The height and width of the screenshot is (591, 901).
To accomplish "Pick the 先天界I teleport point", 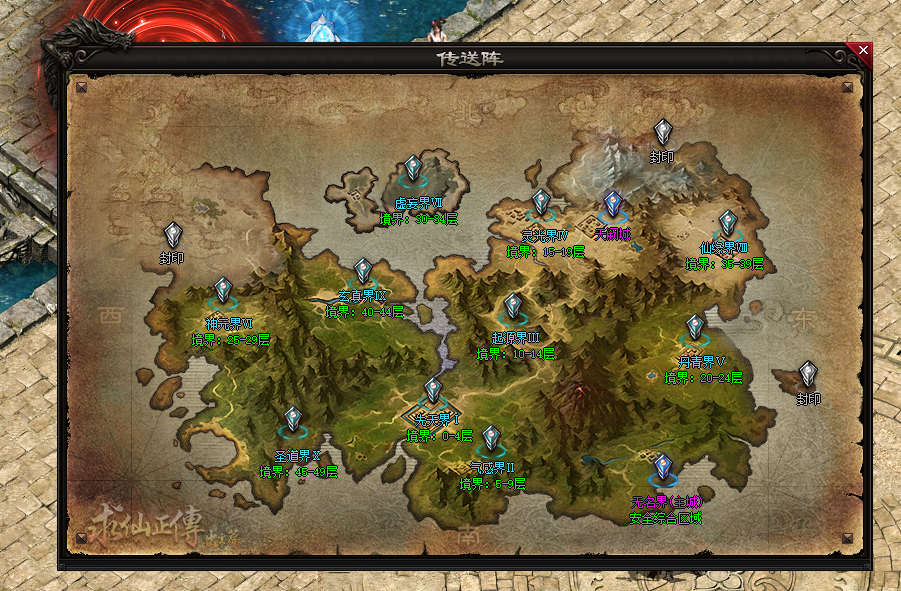I will (433, 390).
